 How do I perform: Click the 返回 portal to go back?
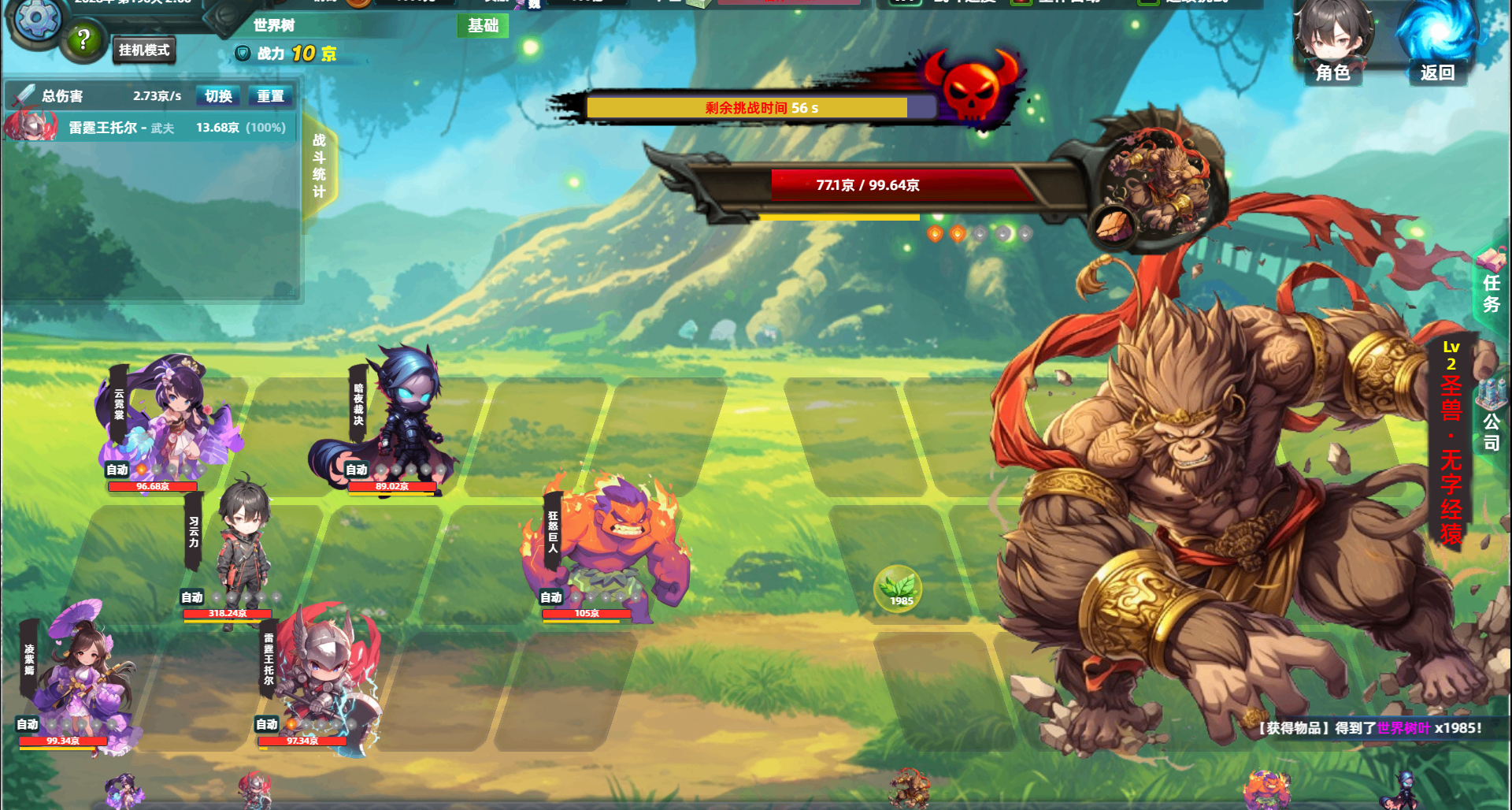point(1436,43)
